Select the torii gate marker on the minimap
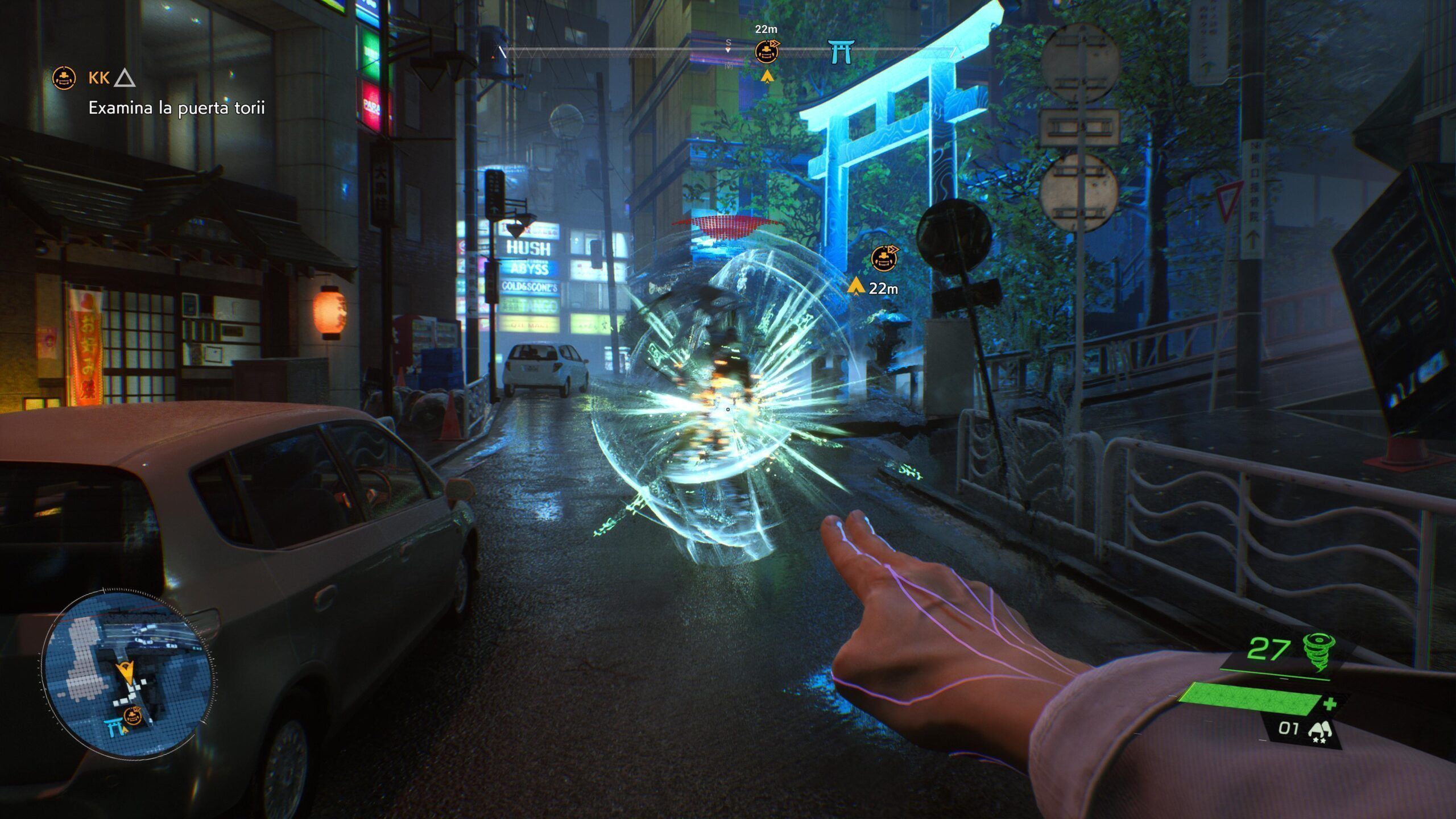Screen dimensions: 1456x819 114,727
